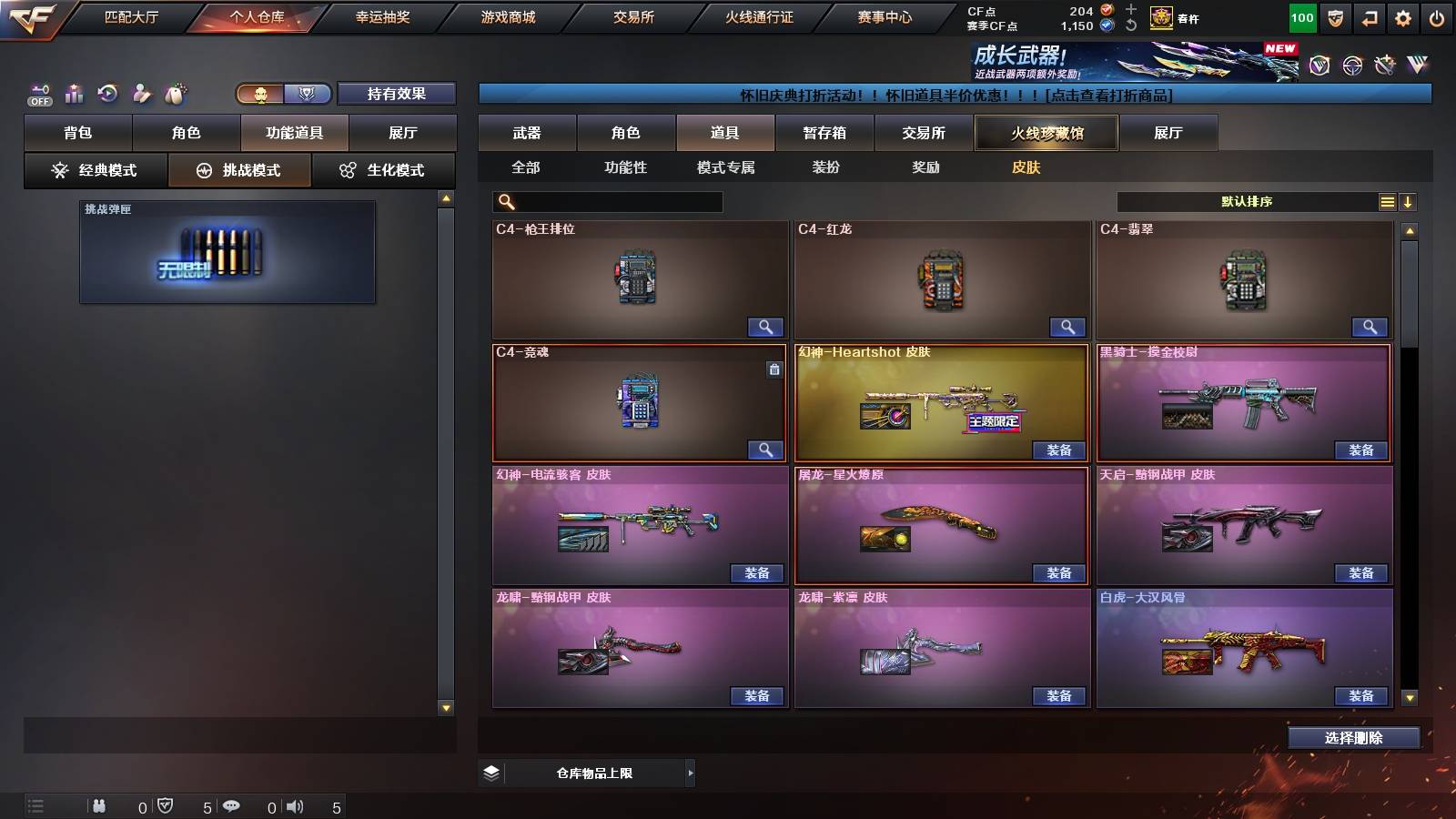This screenshot has height=819, width=1456.
Task: Click the character report icon top-left
Action: 143,93
